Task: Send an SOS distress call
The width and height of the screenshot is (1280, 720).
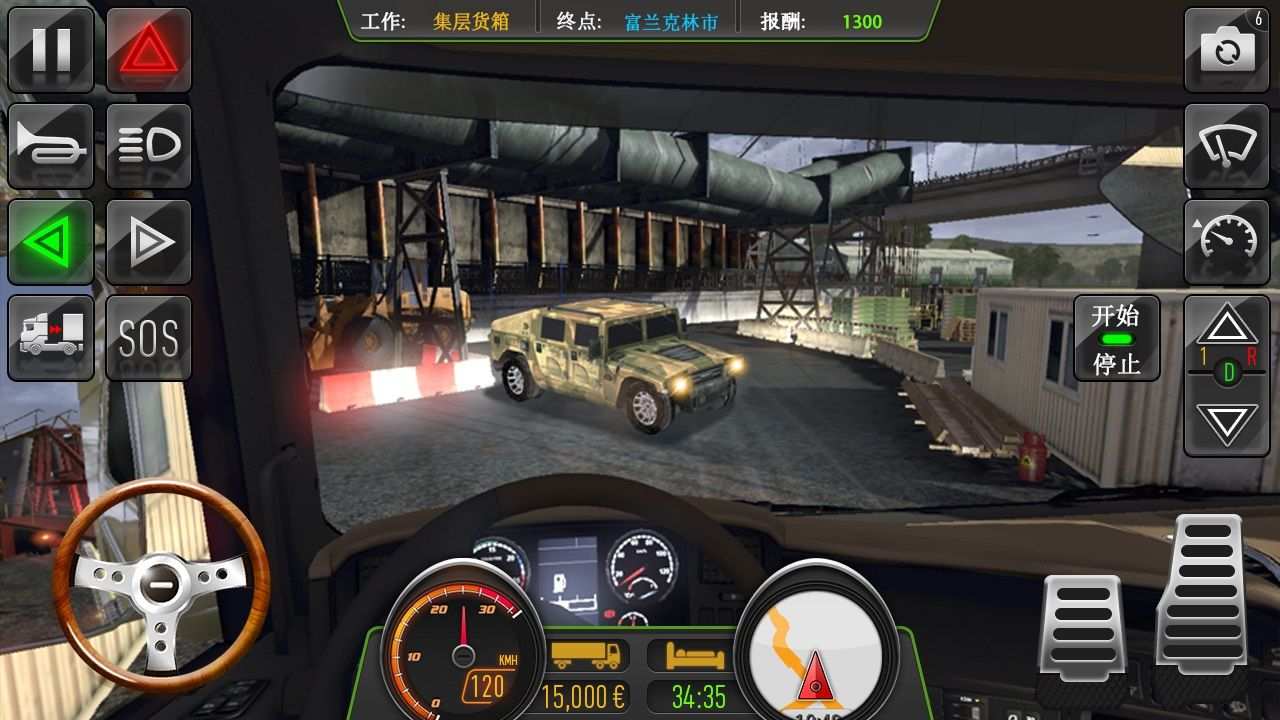Action: tap(146, 337)
